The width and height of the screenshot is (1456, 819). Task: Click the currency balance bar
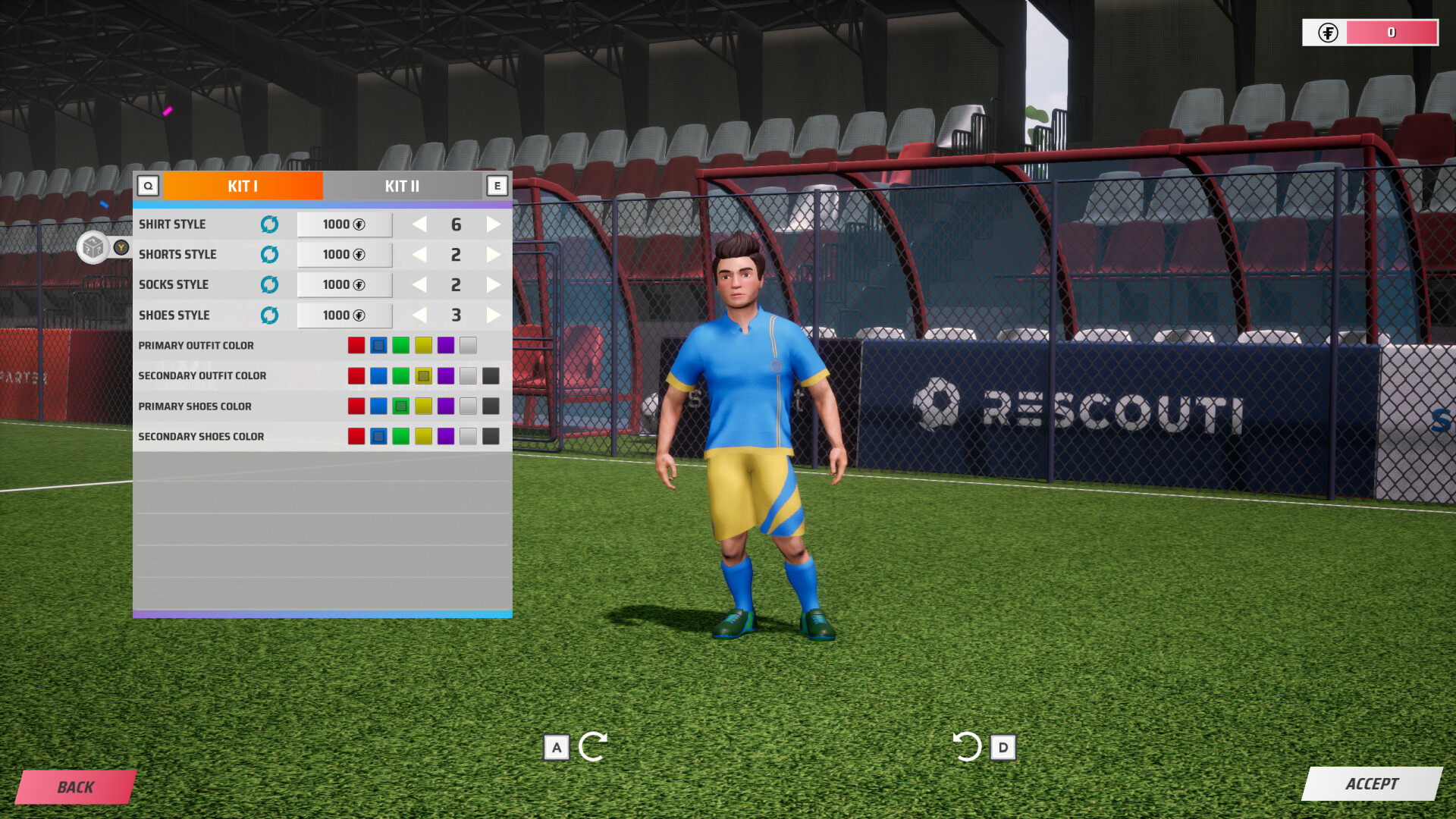[x=1392, y=33]
